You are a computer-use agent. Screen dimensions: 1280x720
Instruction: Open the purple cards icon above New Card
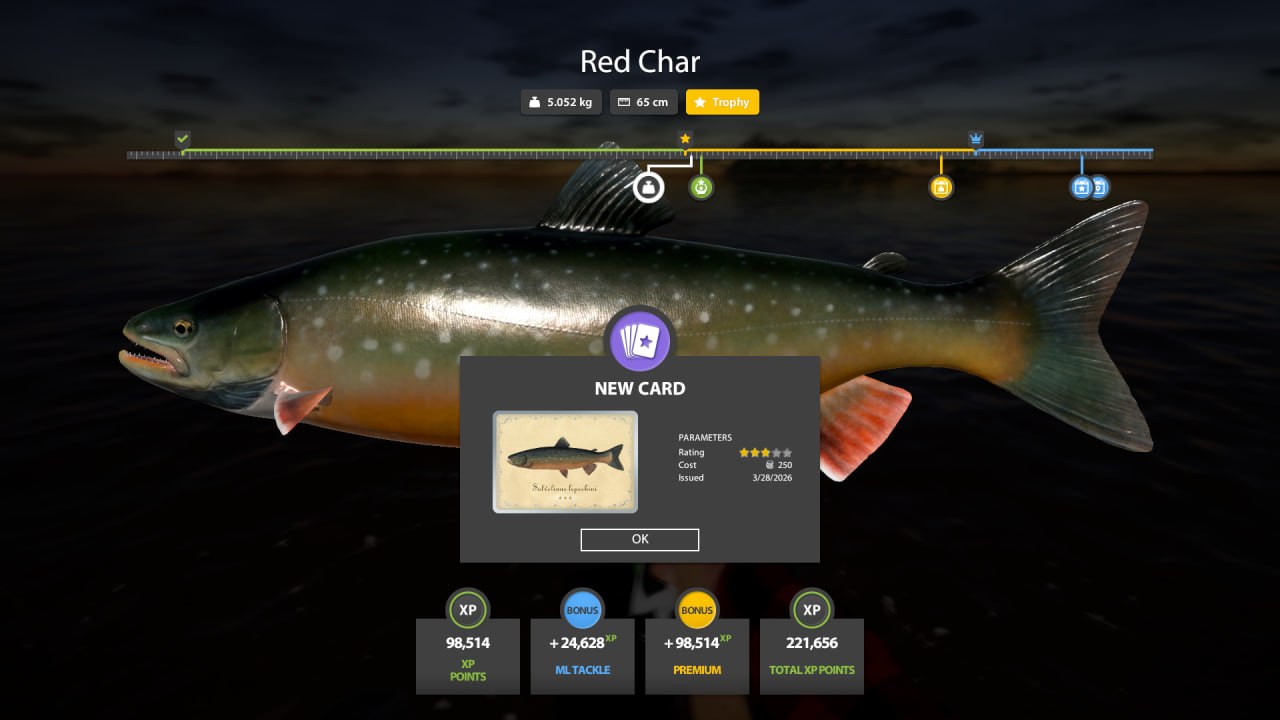point(640,341)
